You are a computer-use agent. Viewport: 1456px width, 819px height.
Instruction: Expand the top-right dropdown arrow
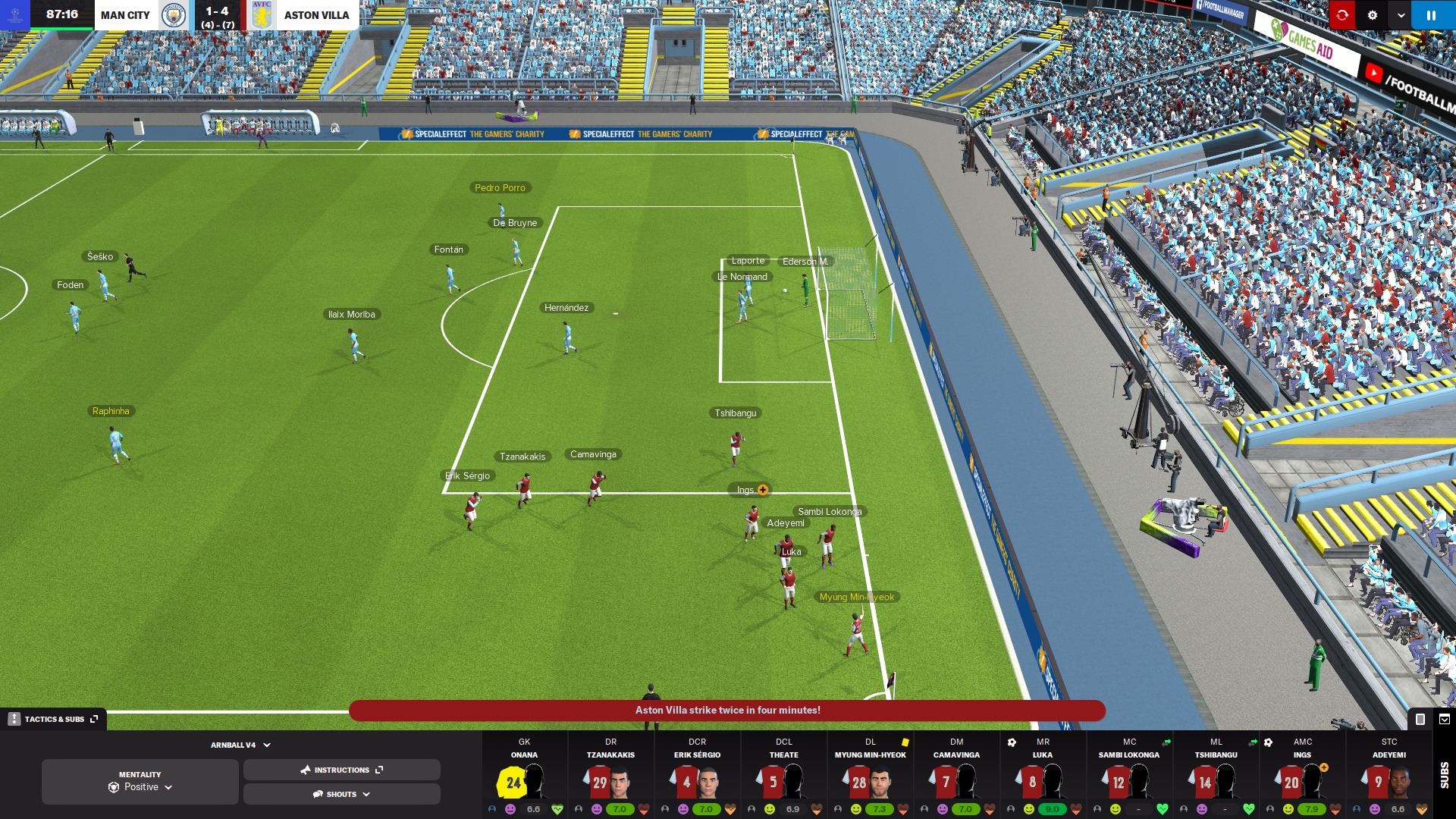[x=1401, y=15]
